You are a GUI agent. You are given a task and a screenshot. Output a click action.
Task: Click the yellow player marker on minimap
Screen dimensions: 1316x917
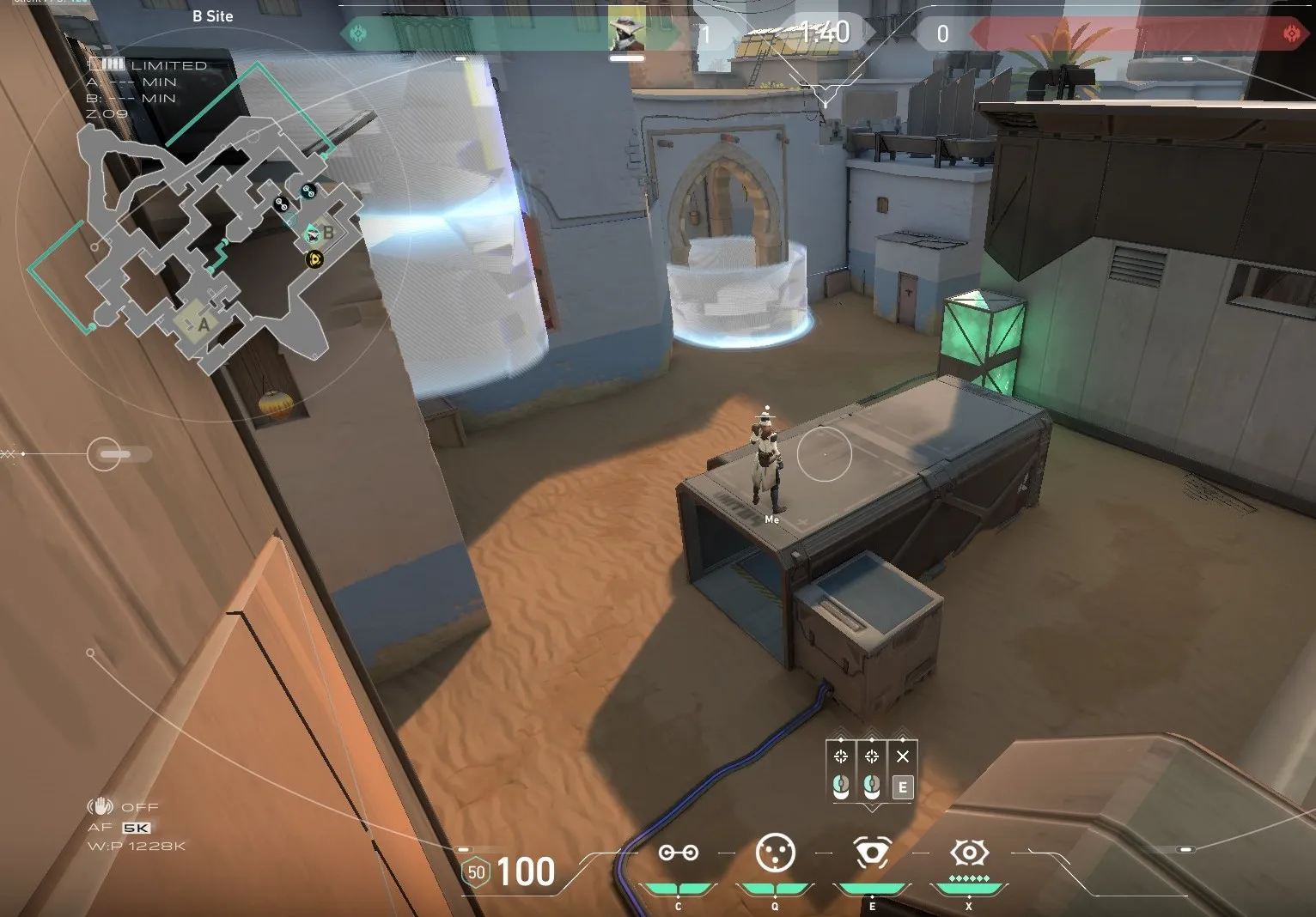pyautogui.click(x=314, y=258)
